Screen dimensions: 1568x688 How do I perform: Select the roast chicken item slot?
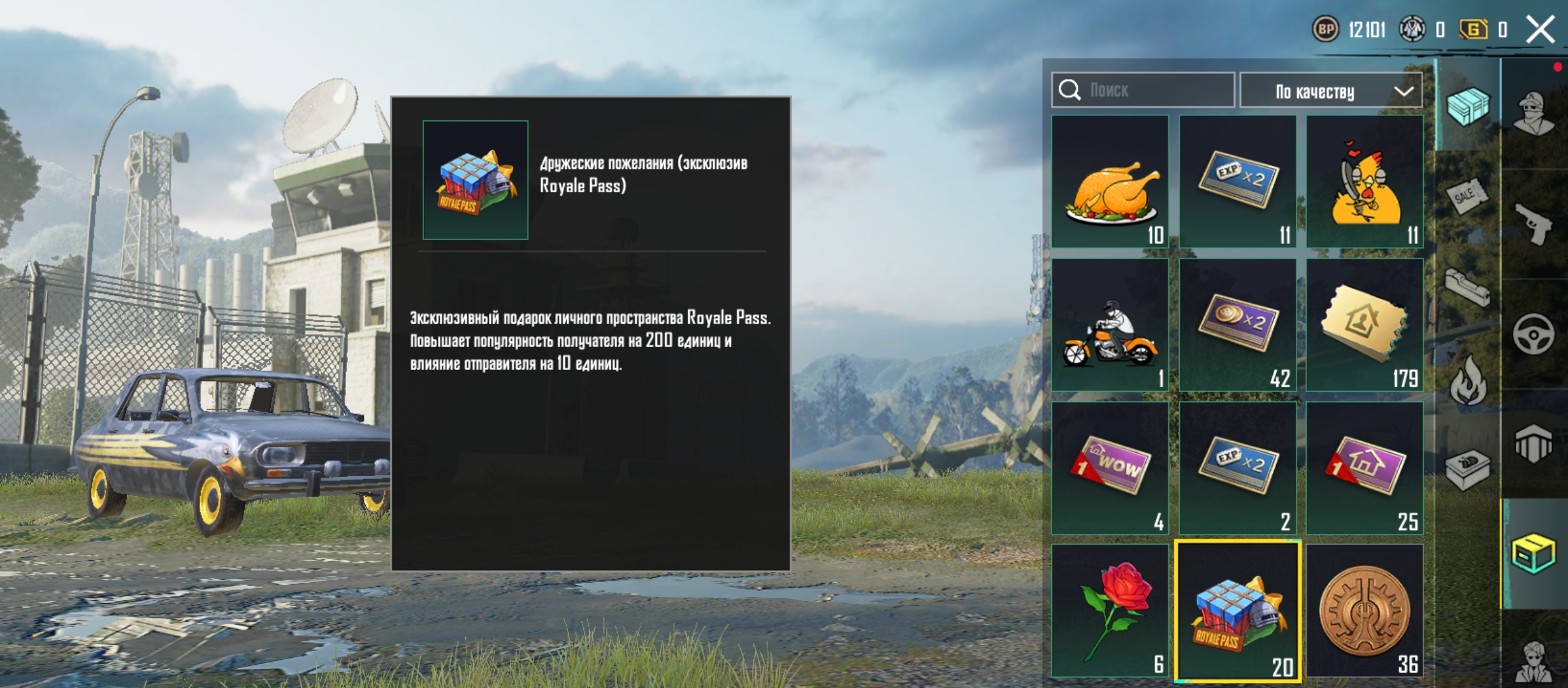[x=1110, y=182]
